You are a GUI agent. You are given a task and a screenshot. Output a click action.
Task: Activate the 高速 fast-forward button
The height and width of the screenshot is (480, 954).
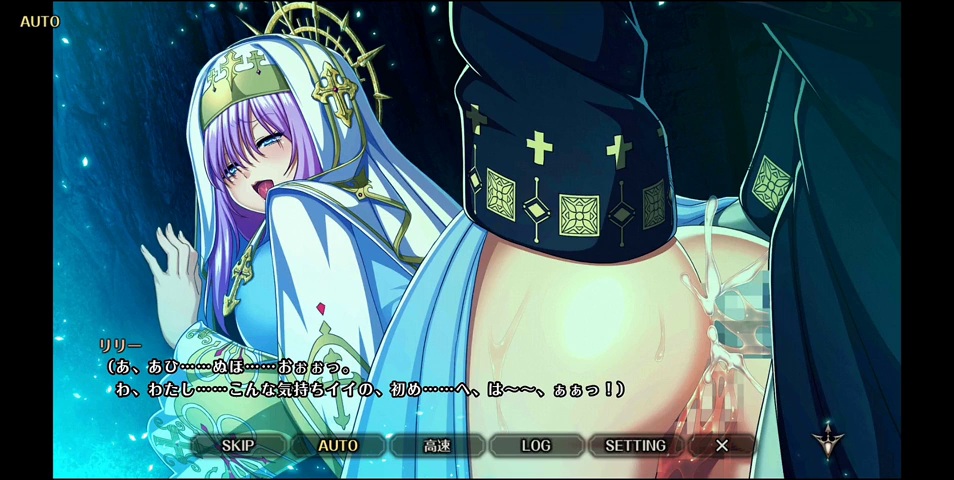pos(437,446)
